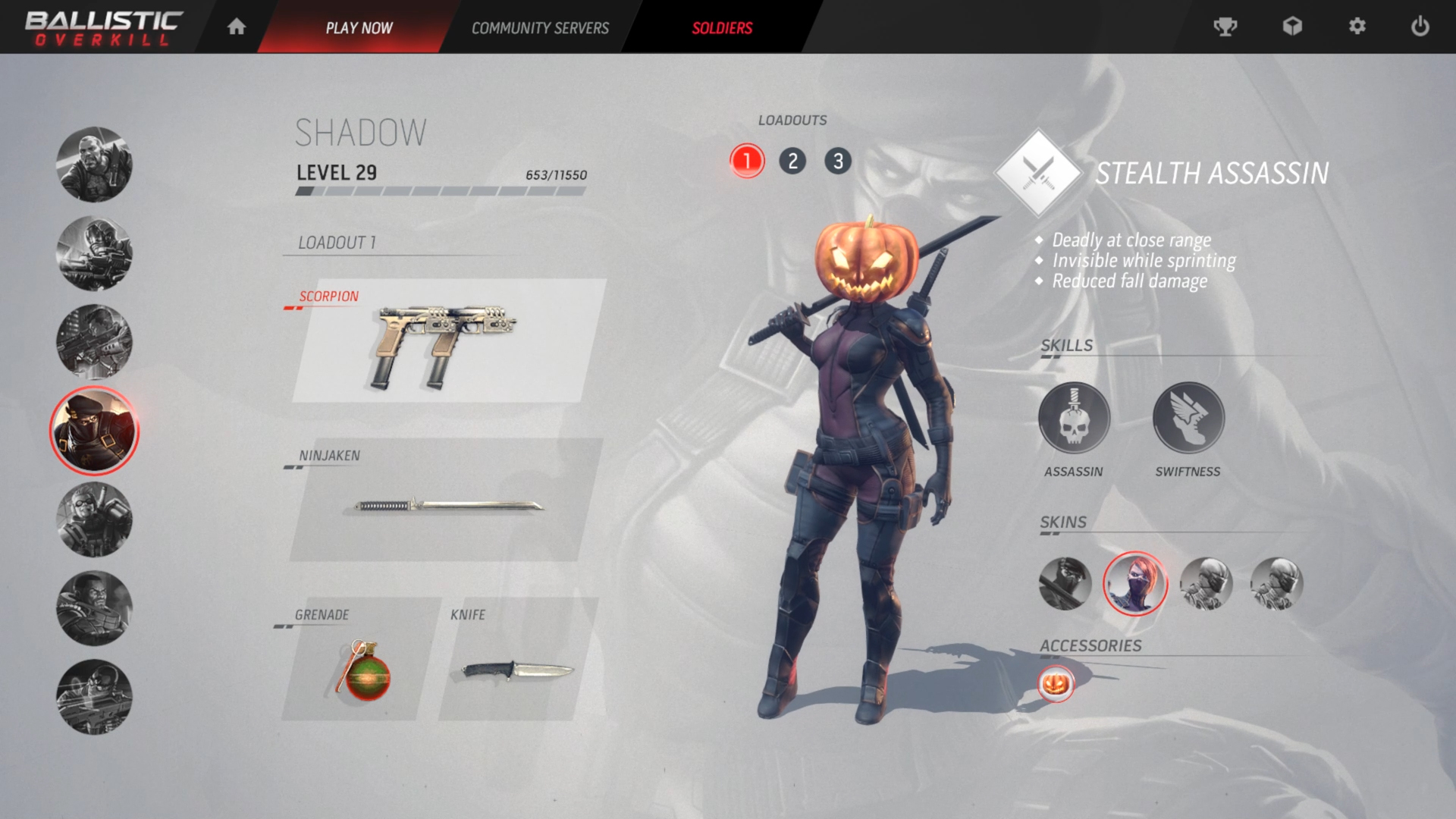Screen dimensions: 1456x819
Task: Open the trophy achievements icon
Action: 1225,27
